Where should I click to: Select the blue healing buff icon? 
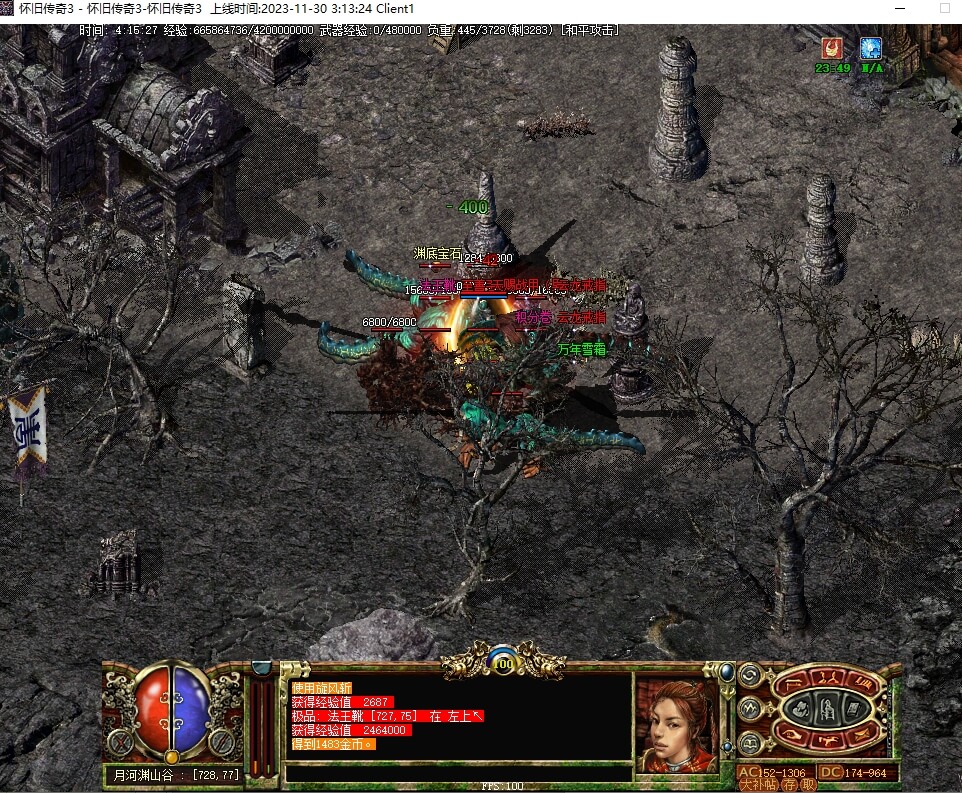pyautogui.click(x=870, y=48)
